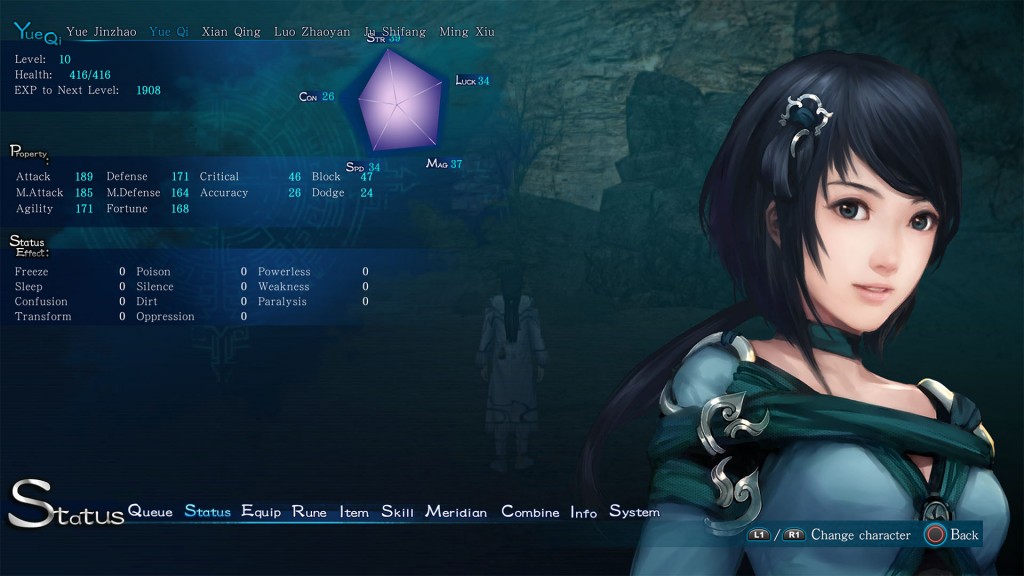
Task: Open the Equip screen
Action: pyautogui.click(x=261, y=512)
